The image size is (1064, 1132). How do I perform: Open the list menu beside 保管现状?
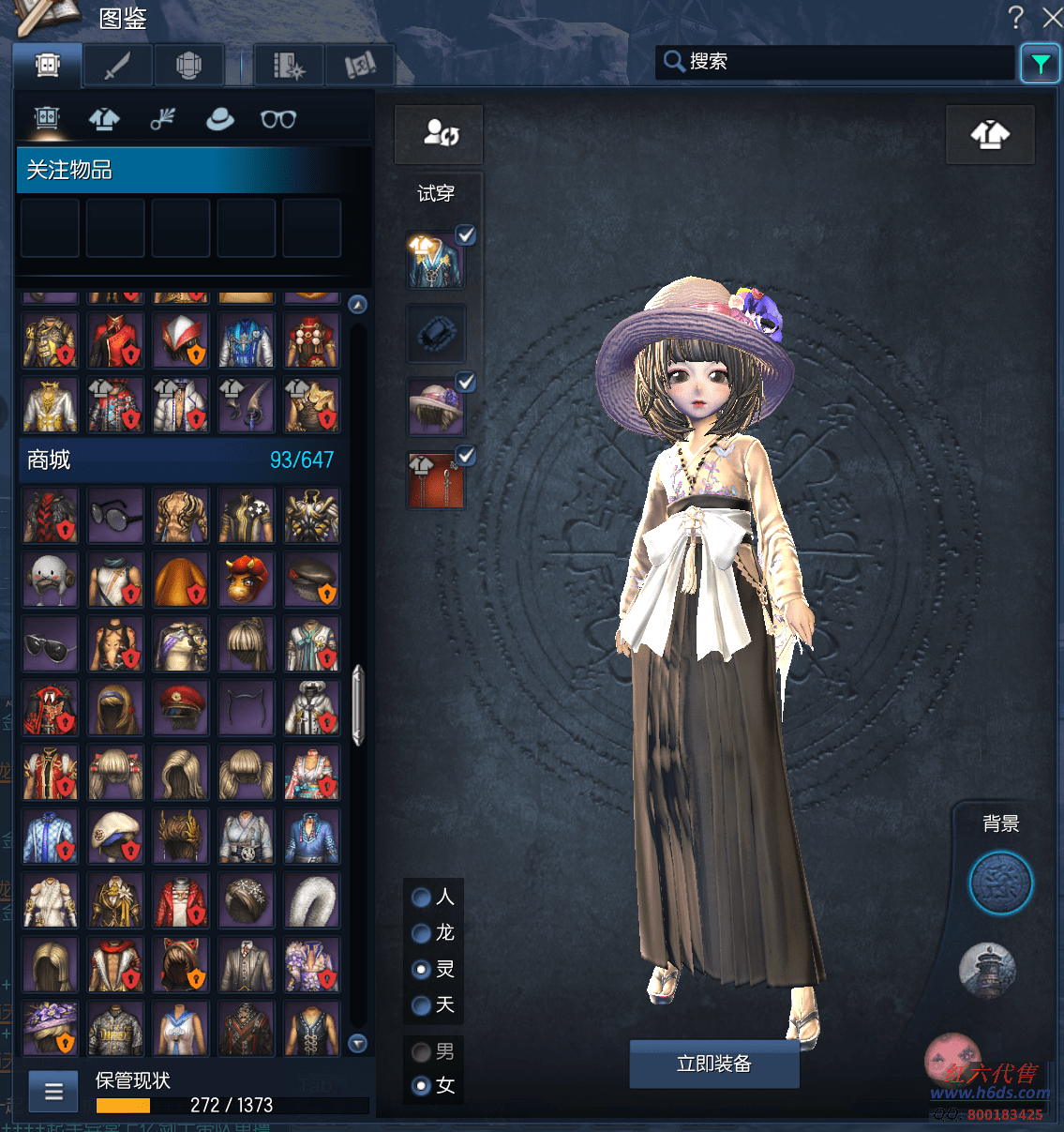(53, 1092)
